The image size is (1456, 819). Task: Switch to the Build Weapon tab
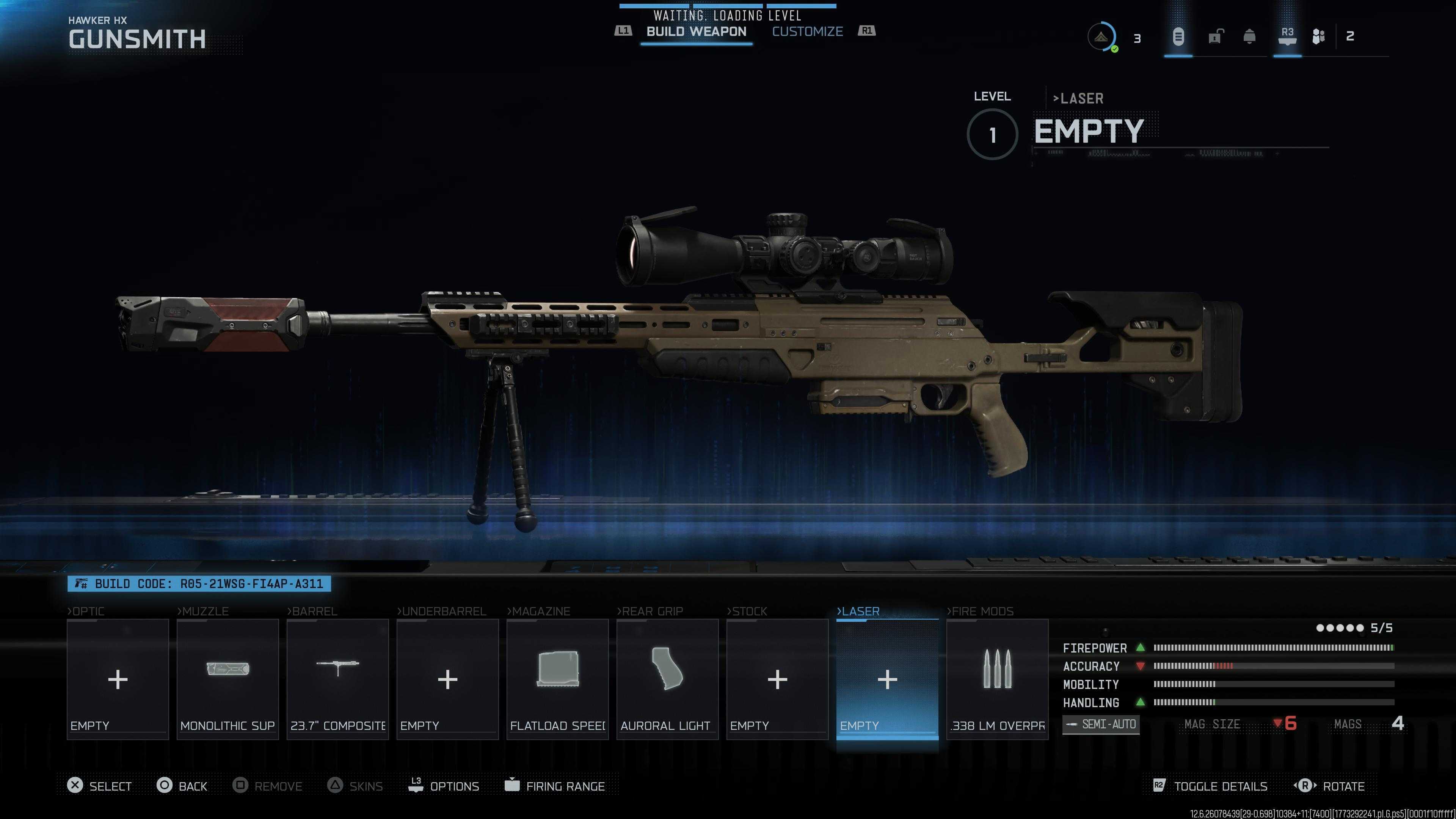point(696,31)
